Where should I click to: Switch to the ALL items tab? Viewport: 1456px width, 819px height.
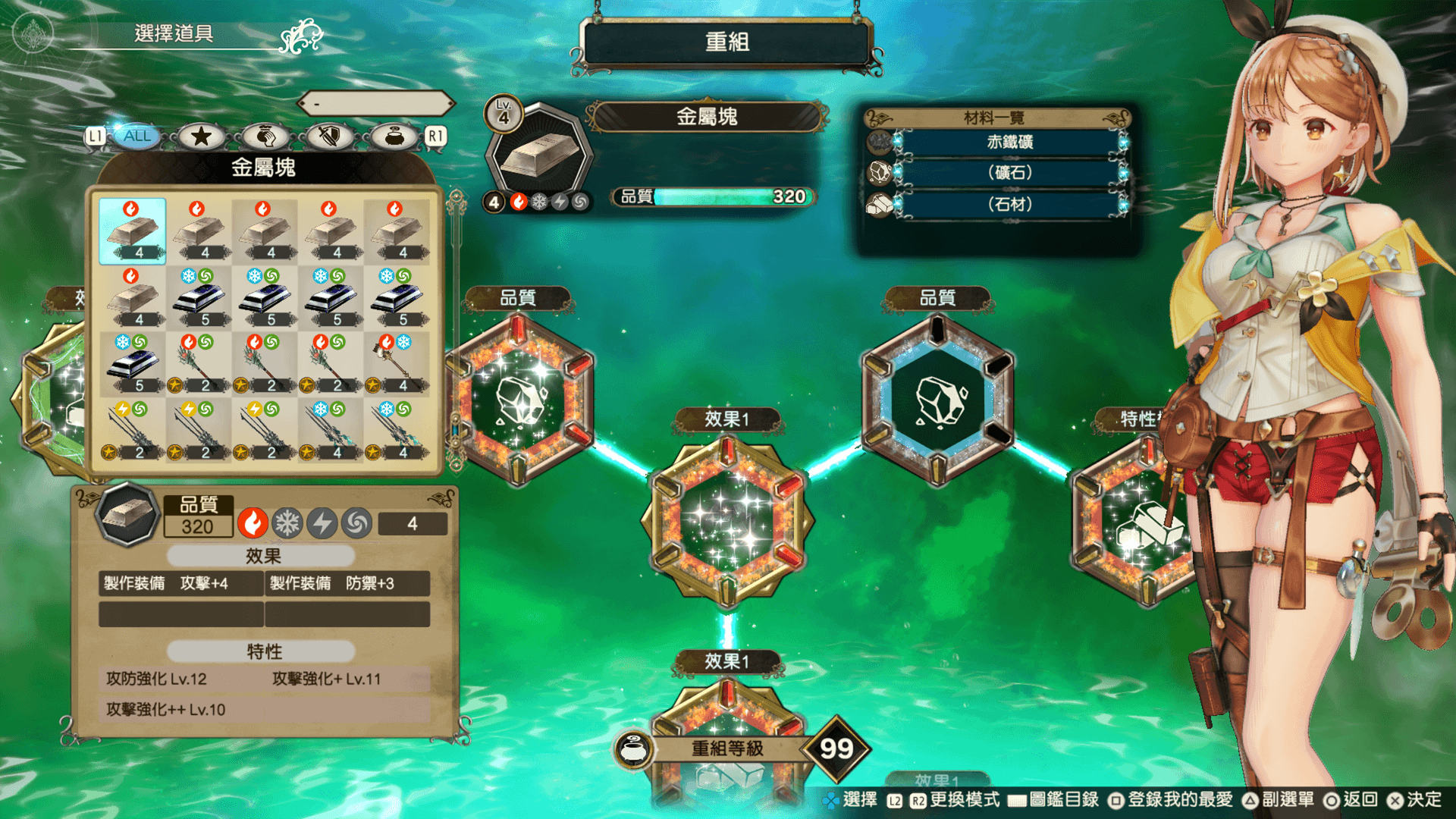(137, 136)
